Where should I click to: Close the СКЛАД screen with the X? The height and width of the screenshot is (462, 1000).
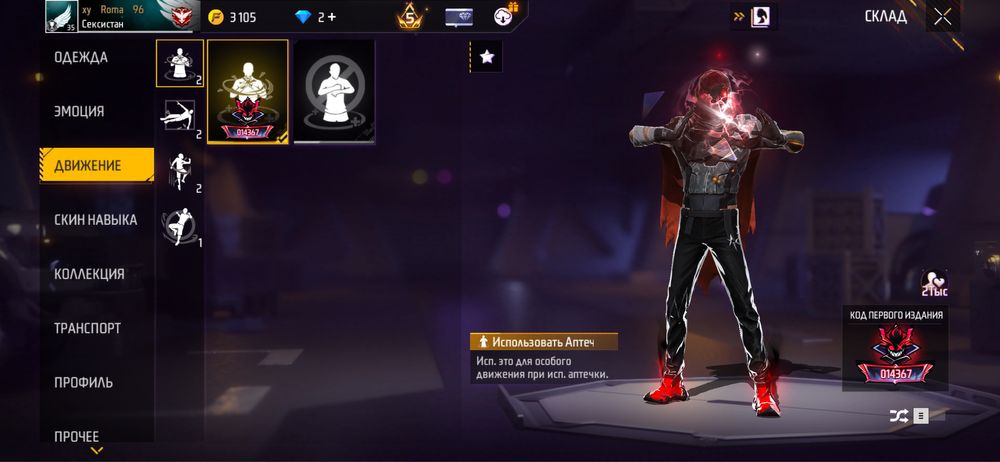point(942,16)
